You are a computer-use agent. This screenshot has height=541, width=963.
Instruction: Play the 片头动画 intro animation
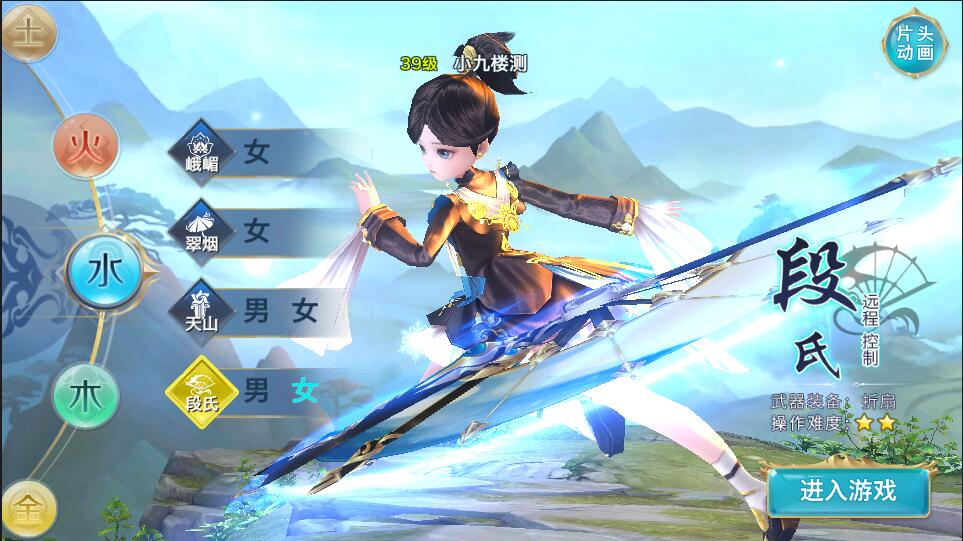point(914,43)
